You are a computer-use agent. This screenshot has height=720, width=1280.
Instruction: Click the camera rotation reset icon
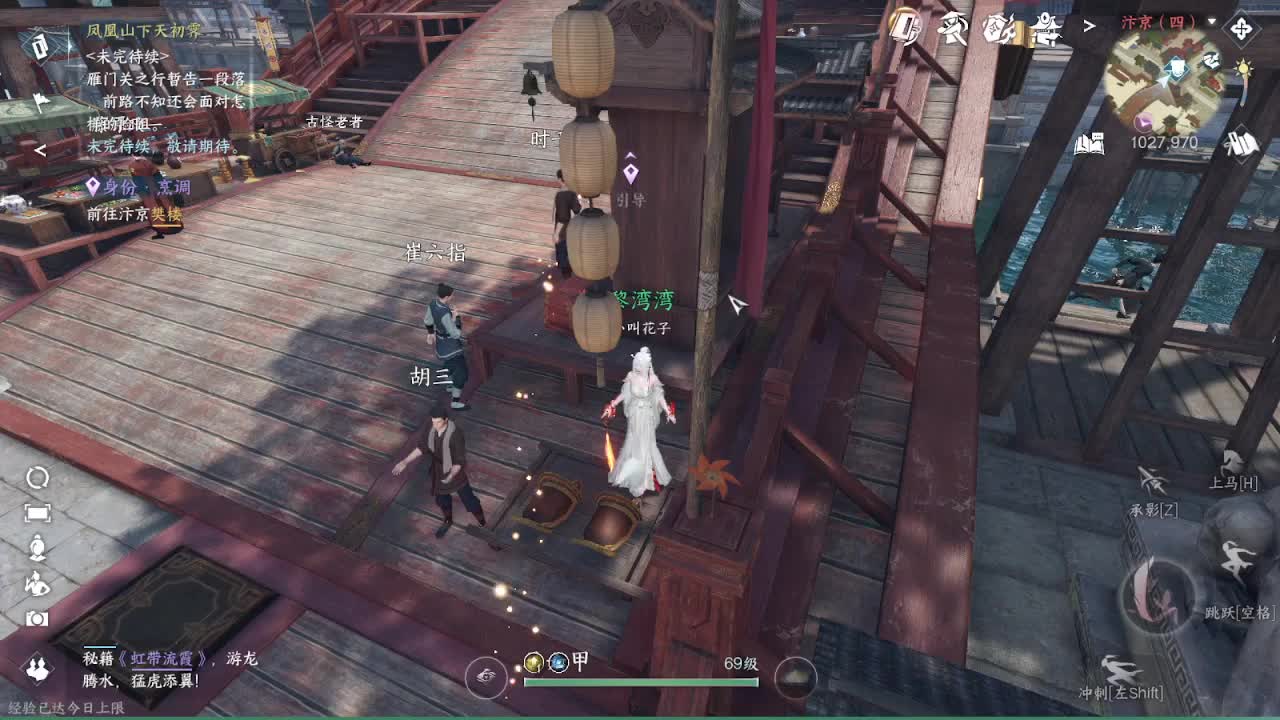37,480
